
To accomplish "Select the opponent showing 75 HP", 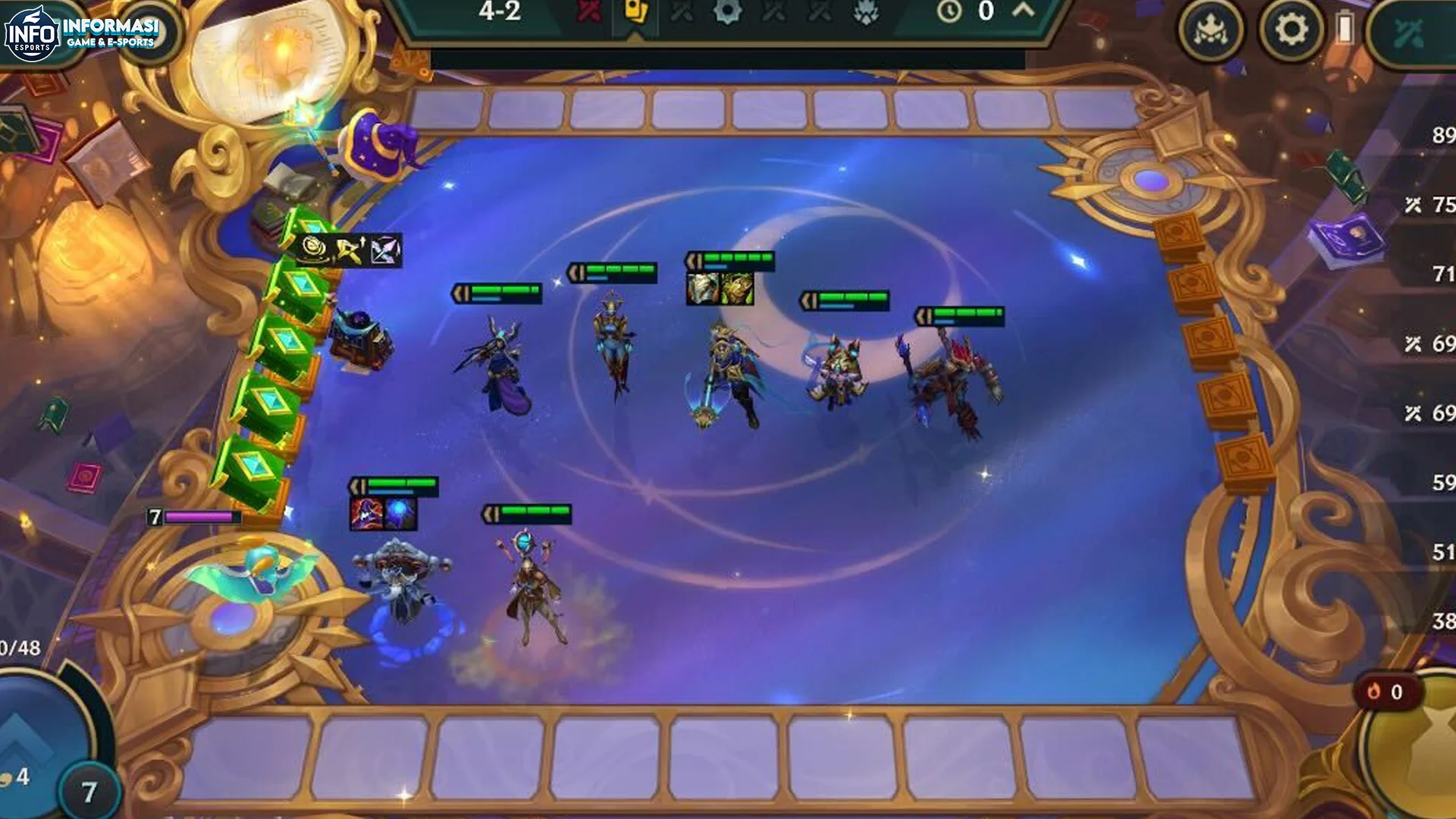I will click(1436, 202).
